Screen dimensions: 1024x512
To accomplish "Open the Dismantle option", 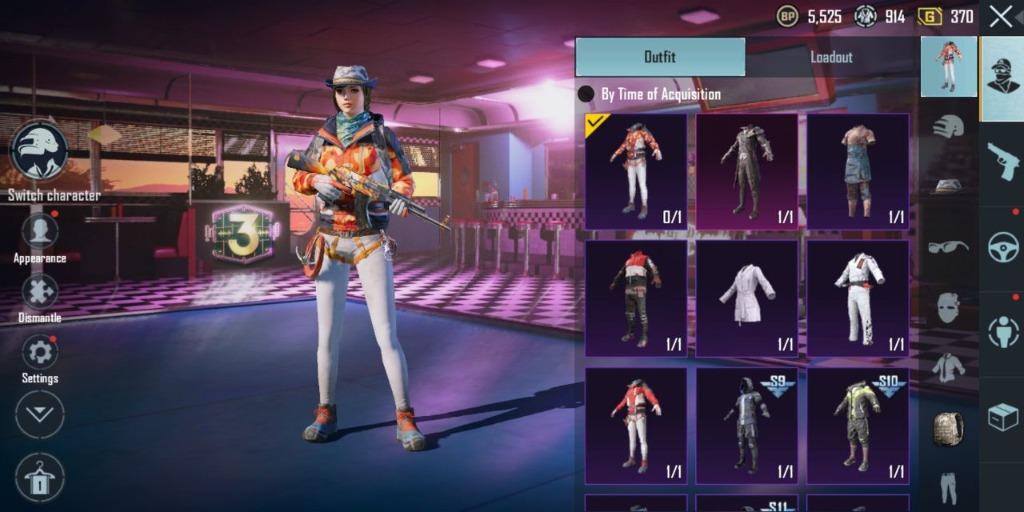I will [x=40, y=293].
